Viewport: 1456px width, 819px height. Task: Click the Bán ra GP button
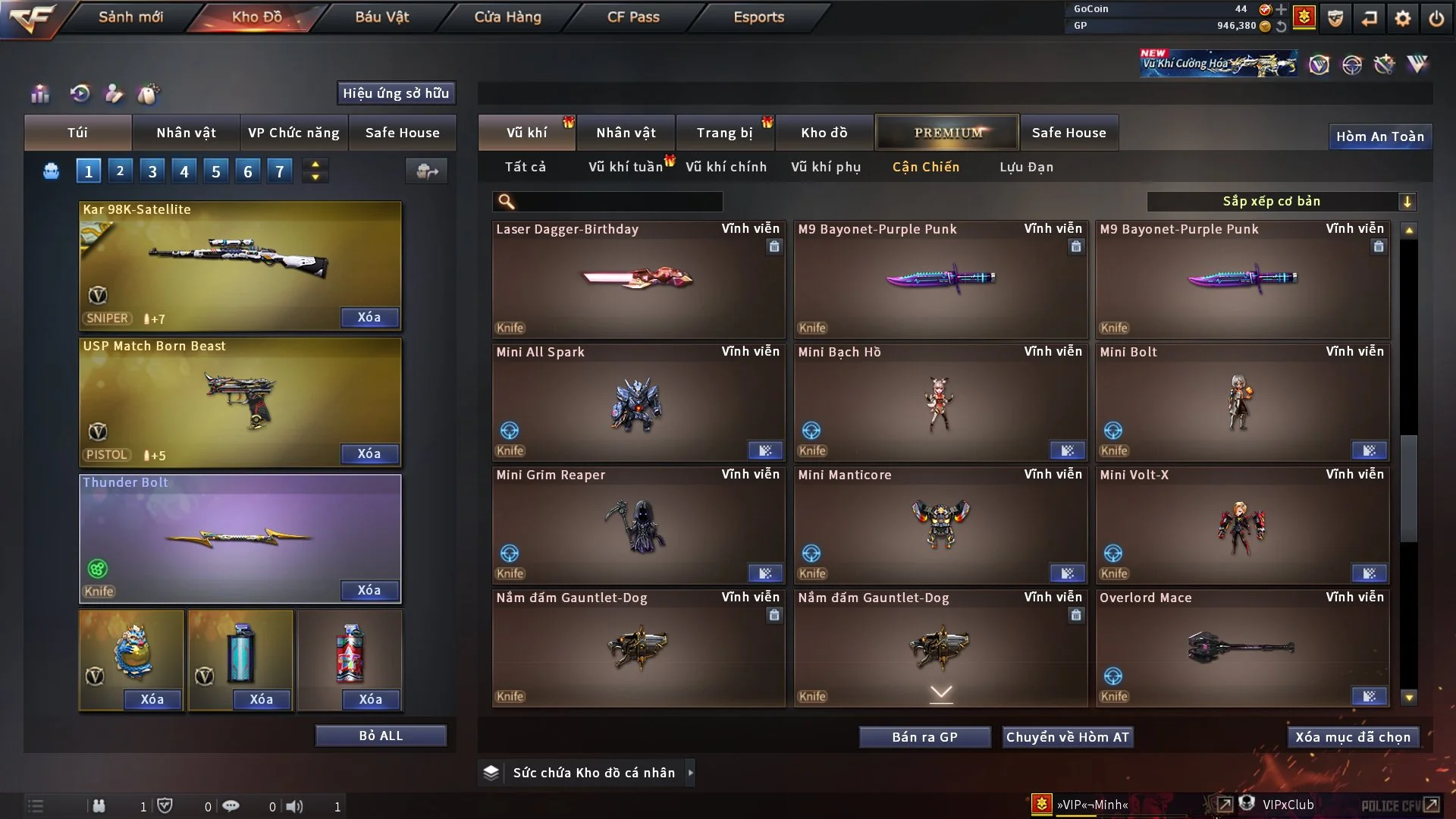click(x=924, y=737)
